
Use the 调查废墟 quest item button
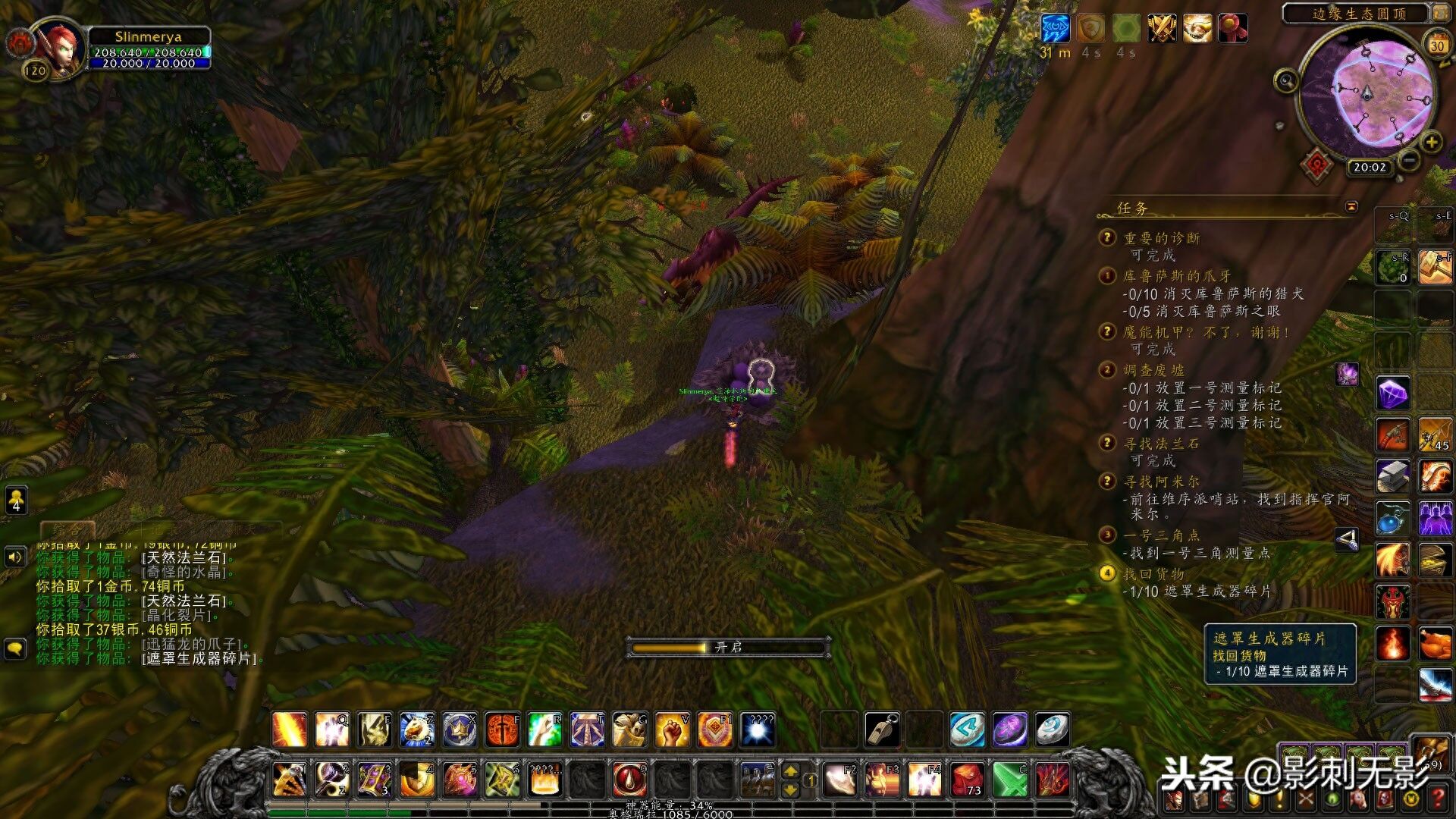(1347, 373)
